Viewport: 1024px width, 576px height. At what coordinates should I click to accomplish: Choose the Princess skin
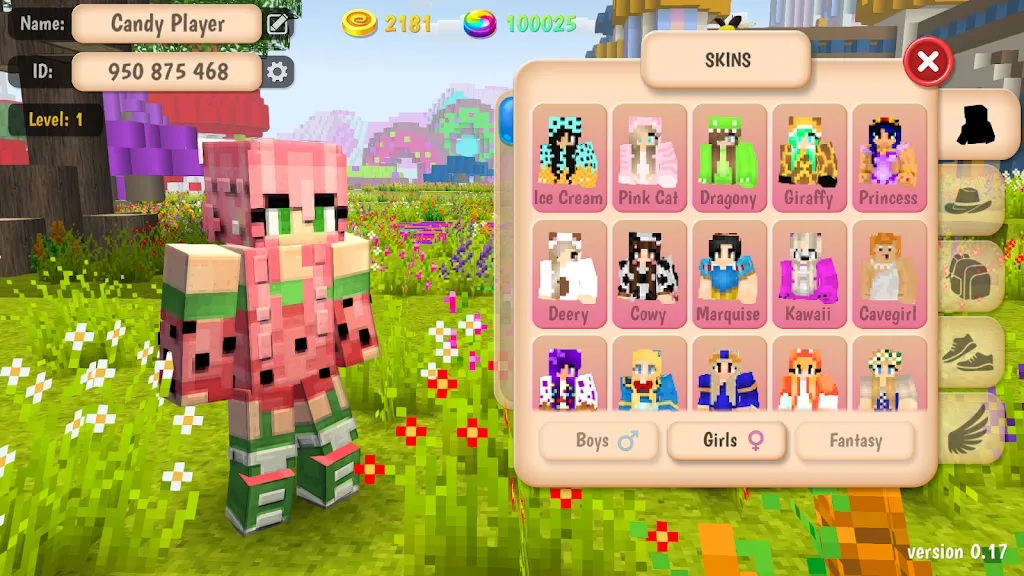click(888, 158)
